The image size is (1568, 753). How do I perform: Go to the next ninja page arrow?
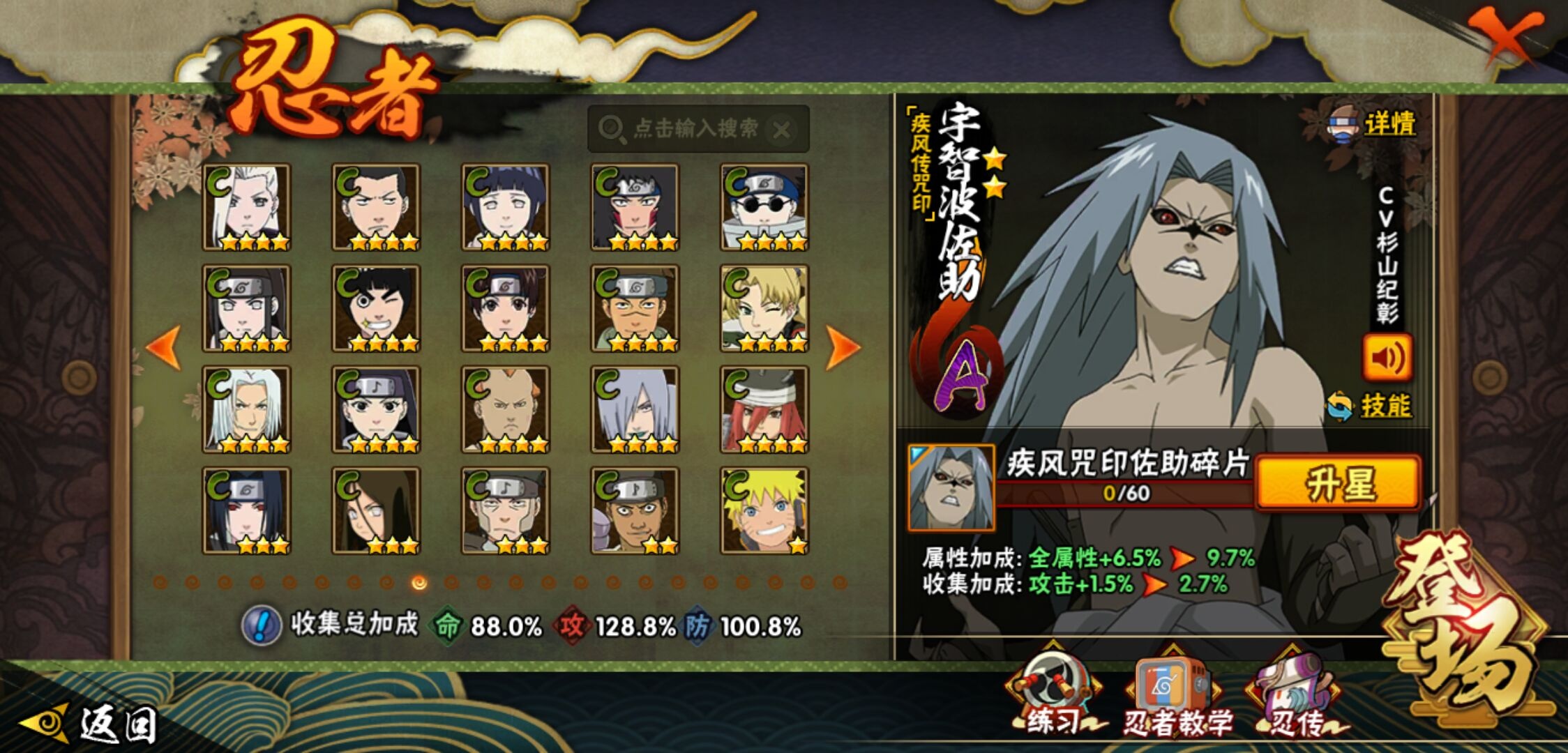coord(842,347)
